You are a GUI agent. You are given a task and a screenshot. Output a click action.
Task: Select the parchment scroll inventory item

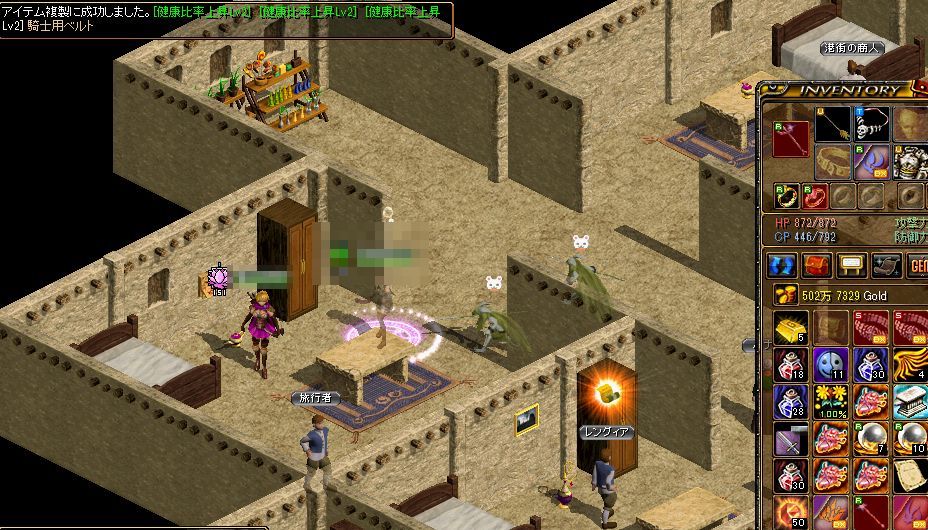coord(910,475)
